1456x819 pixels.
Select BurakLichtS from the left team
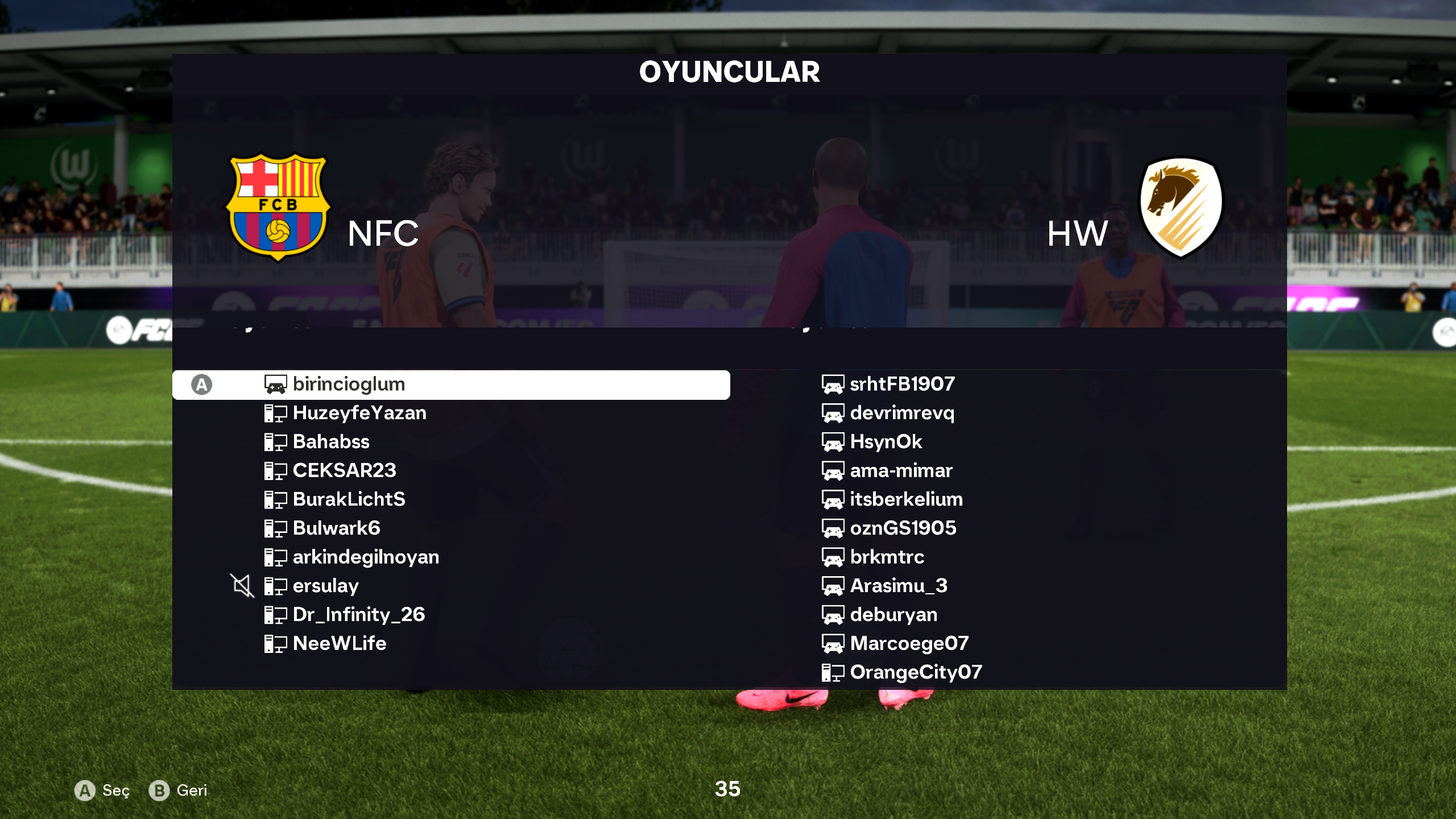[x=349, y=499]
